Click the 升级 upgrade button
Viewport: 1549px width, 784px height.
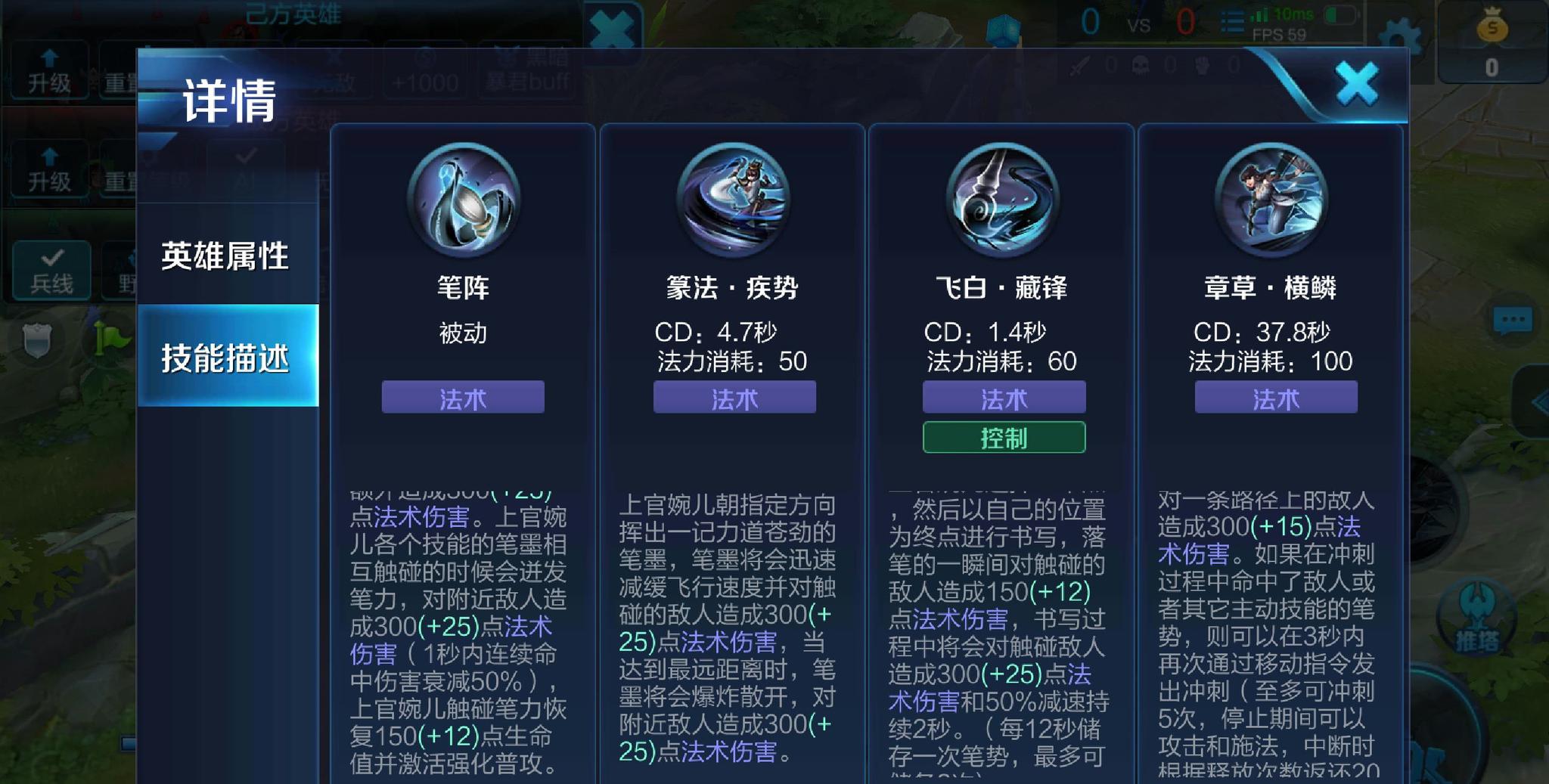[x=48, y=70]
